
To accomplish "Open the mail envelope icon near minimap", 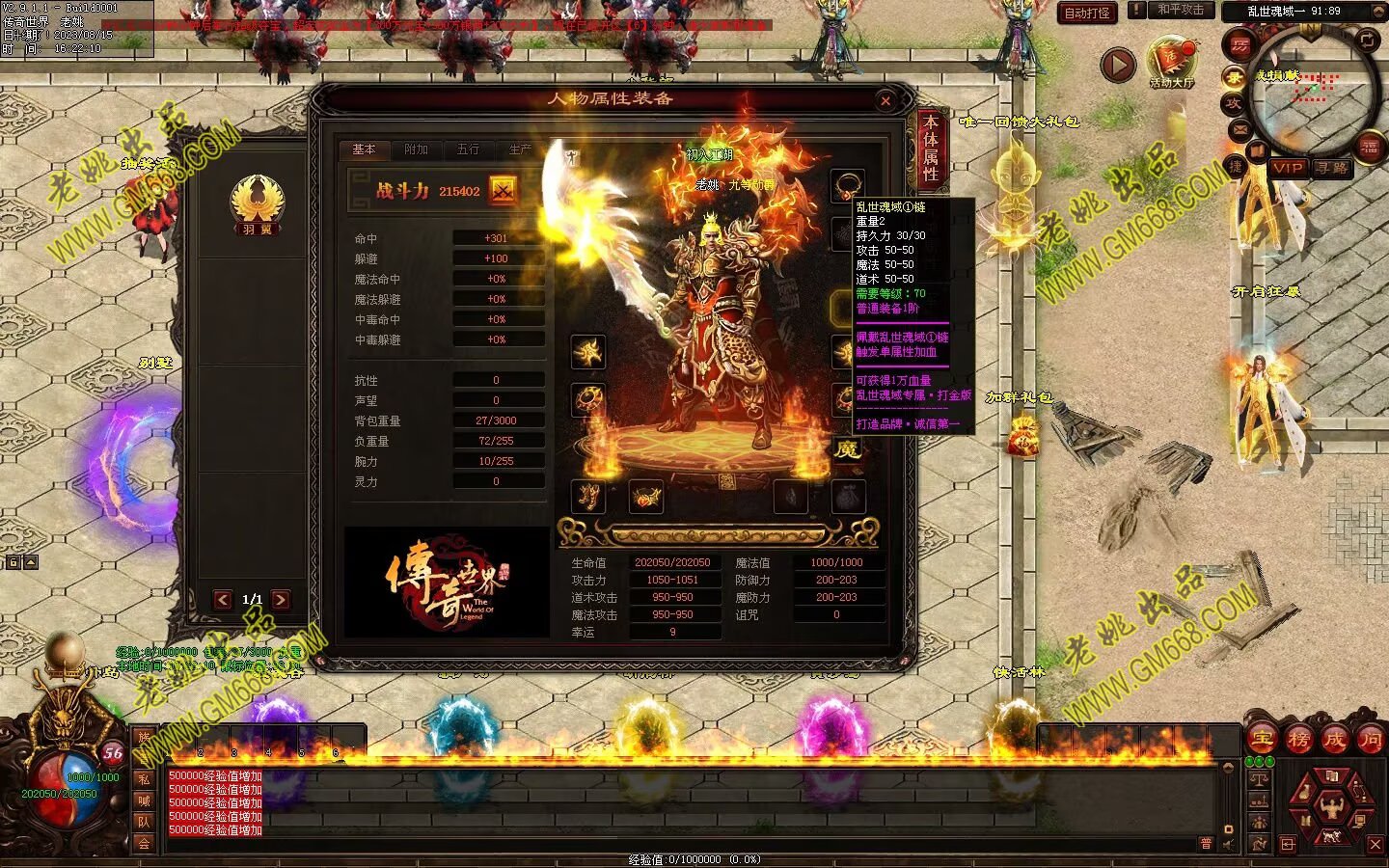I will (x=1240, y=130).
